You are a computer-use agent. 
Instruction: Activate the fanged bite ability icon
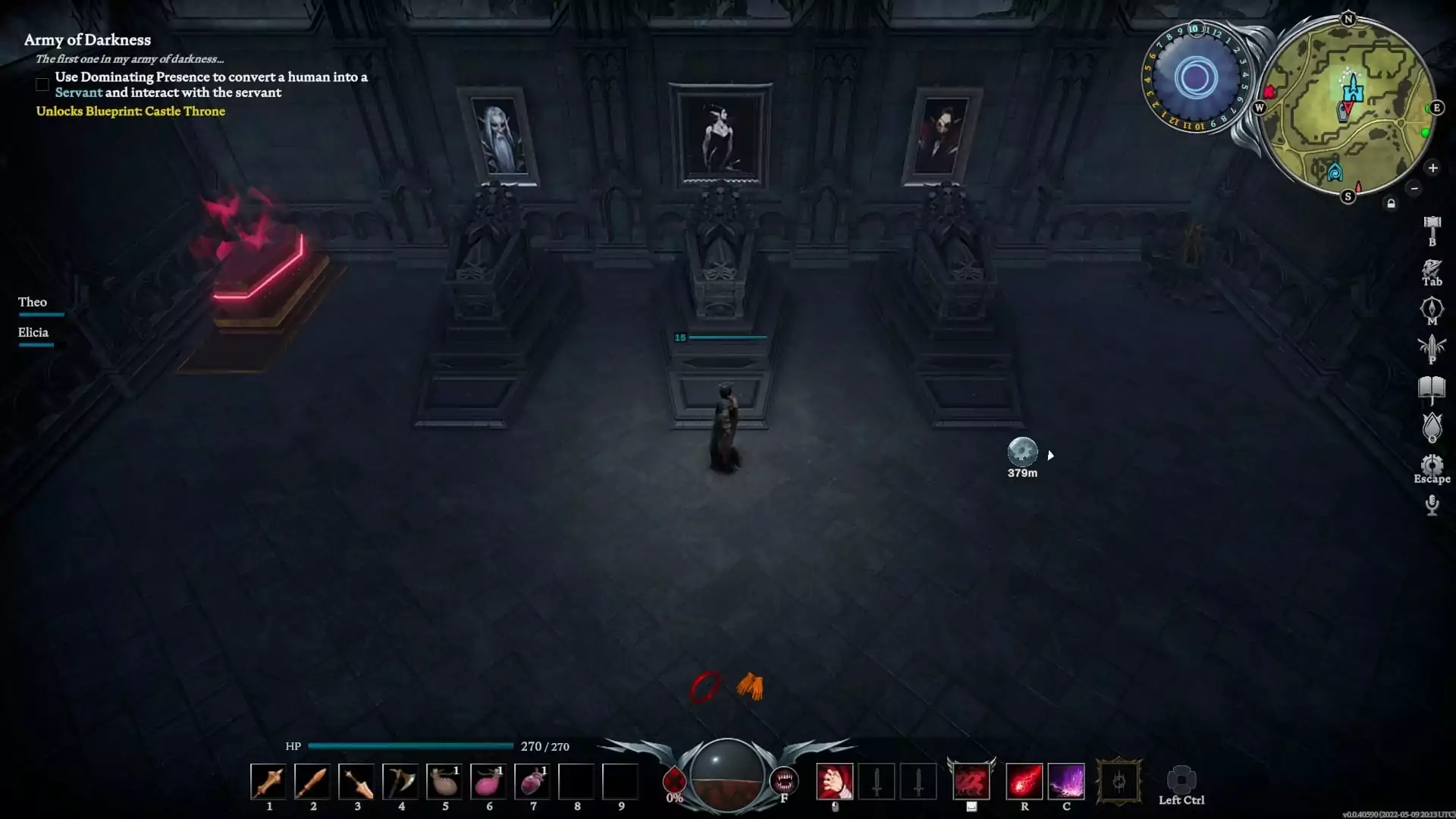783,780
